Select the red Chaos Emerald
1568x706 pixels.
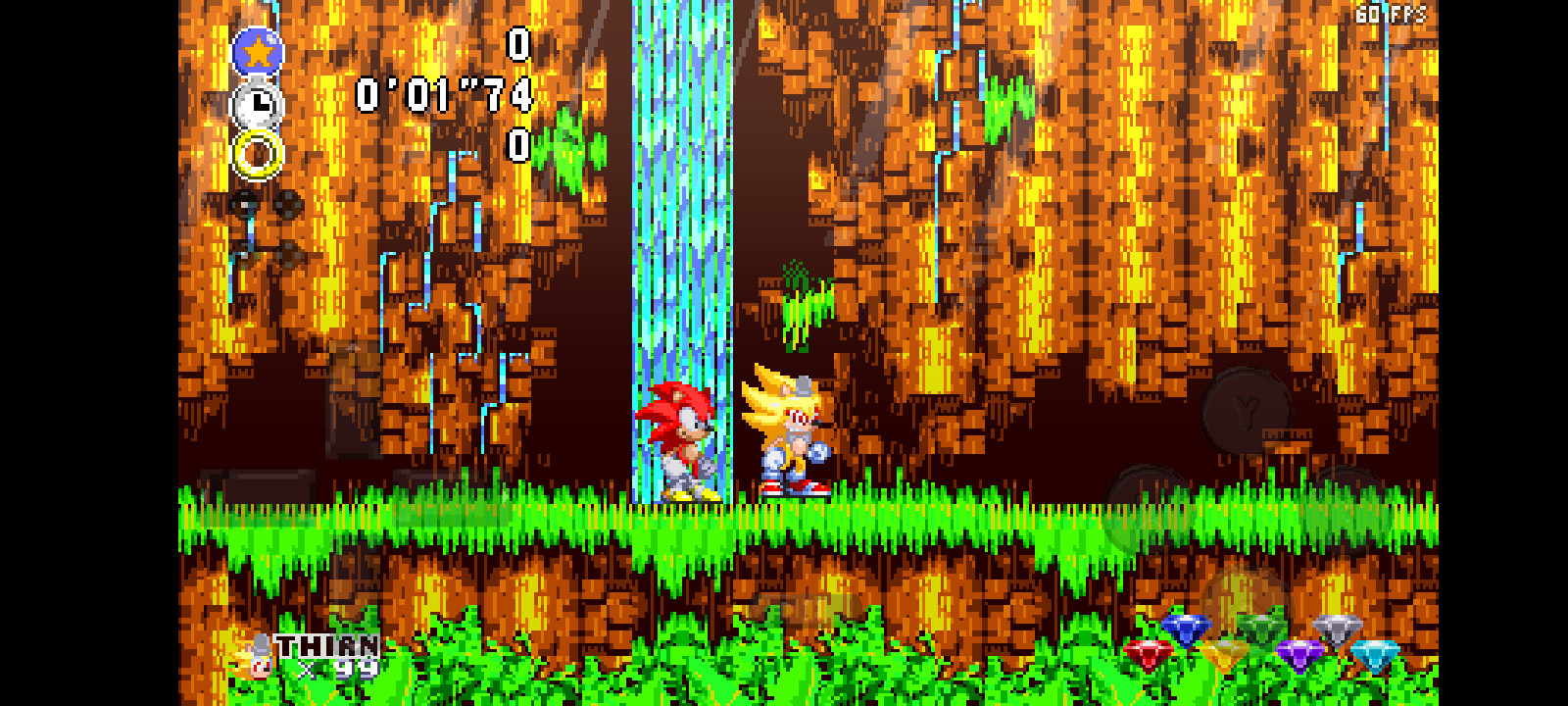click(x=1147, y=653)
